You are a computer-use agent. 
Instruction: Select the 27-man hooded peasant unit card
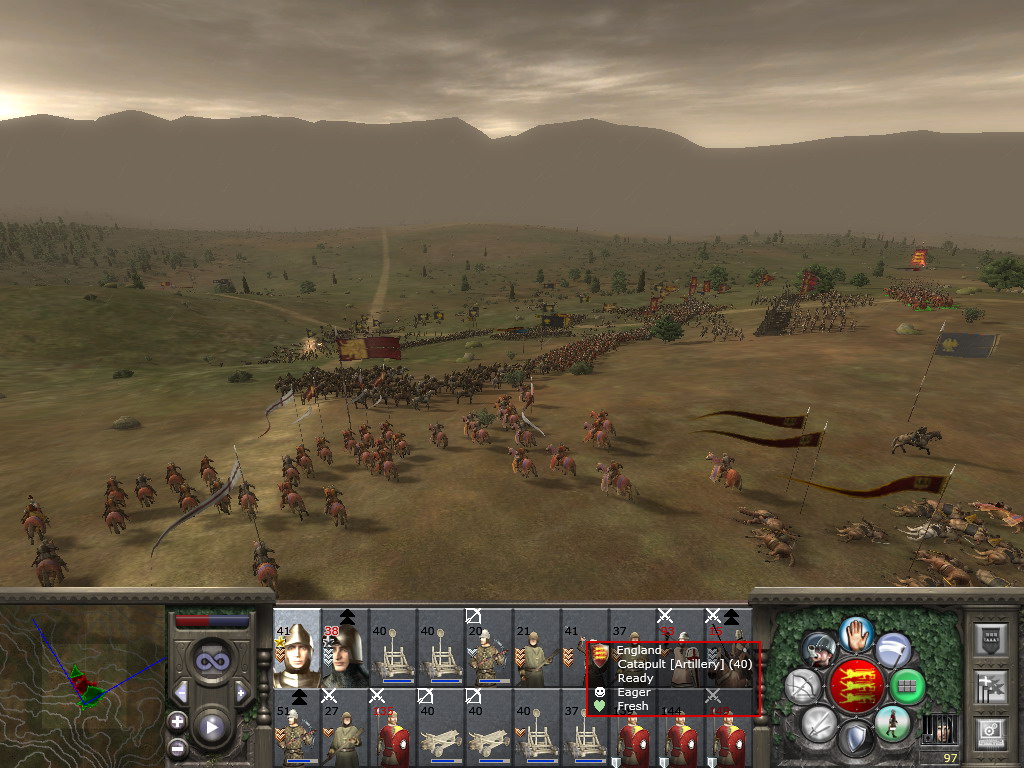(x=345, y=727)
